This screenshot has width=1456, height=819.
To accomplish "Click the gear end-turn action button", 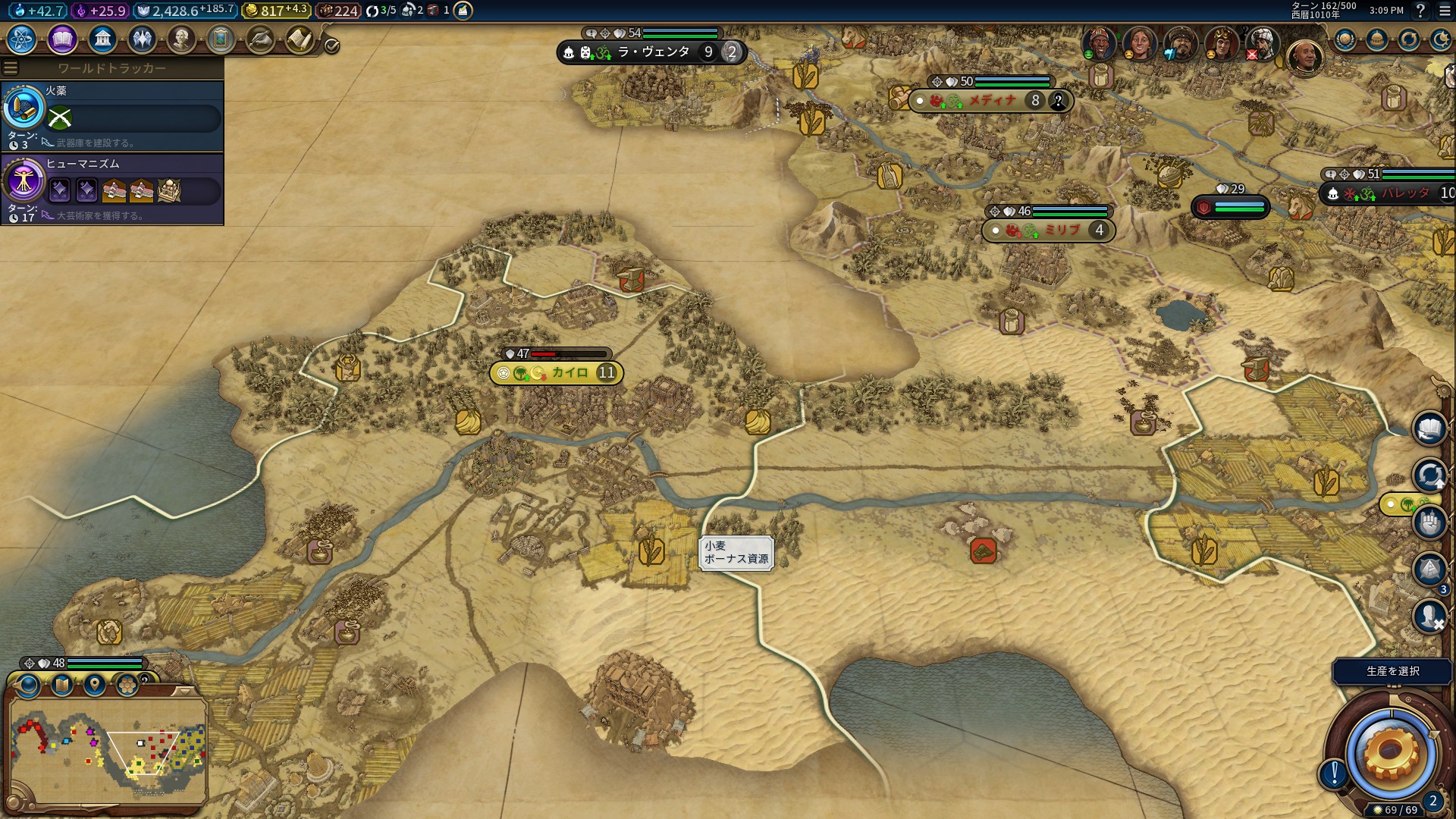I will (x=1390, y=752).
